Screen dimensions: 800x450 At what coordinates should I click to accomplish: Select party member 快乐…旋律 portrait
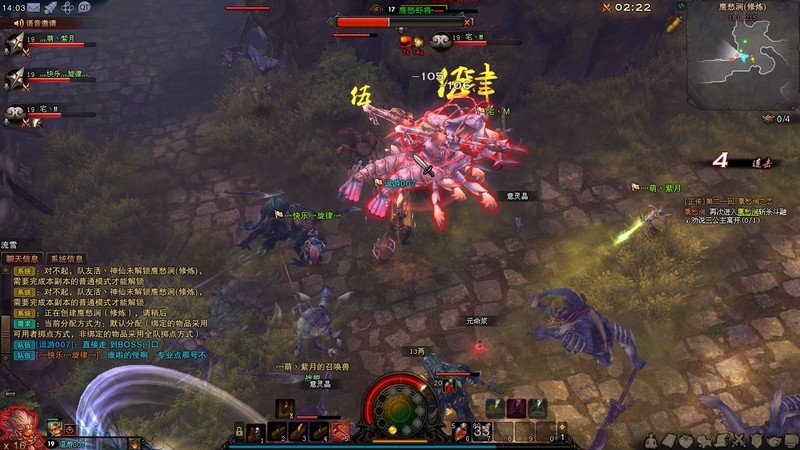point(15,77)
